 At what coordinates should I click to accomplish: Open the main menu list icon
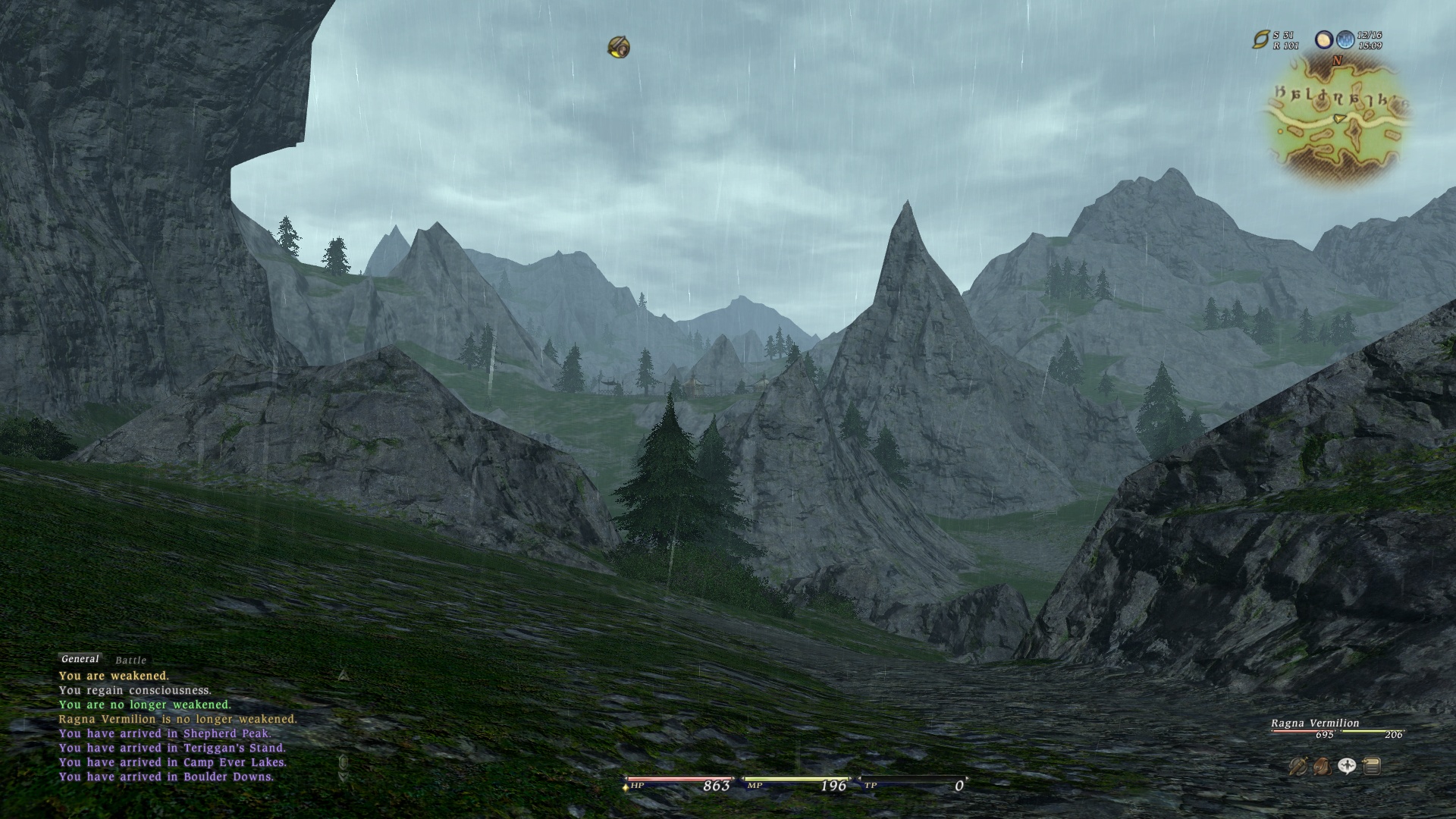coord(1371,767)
